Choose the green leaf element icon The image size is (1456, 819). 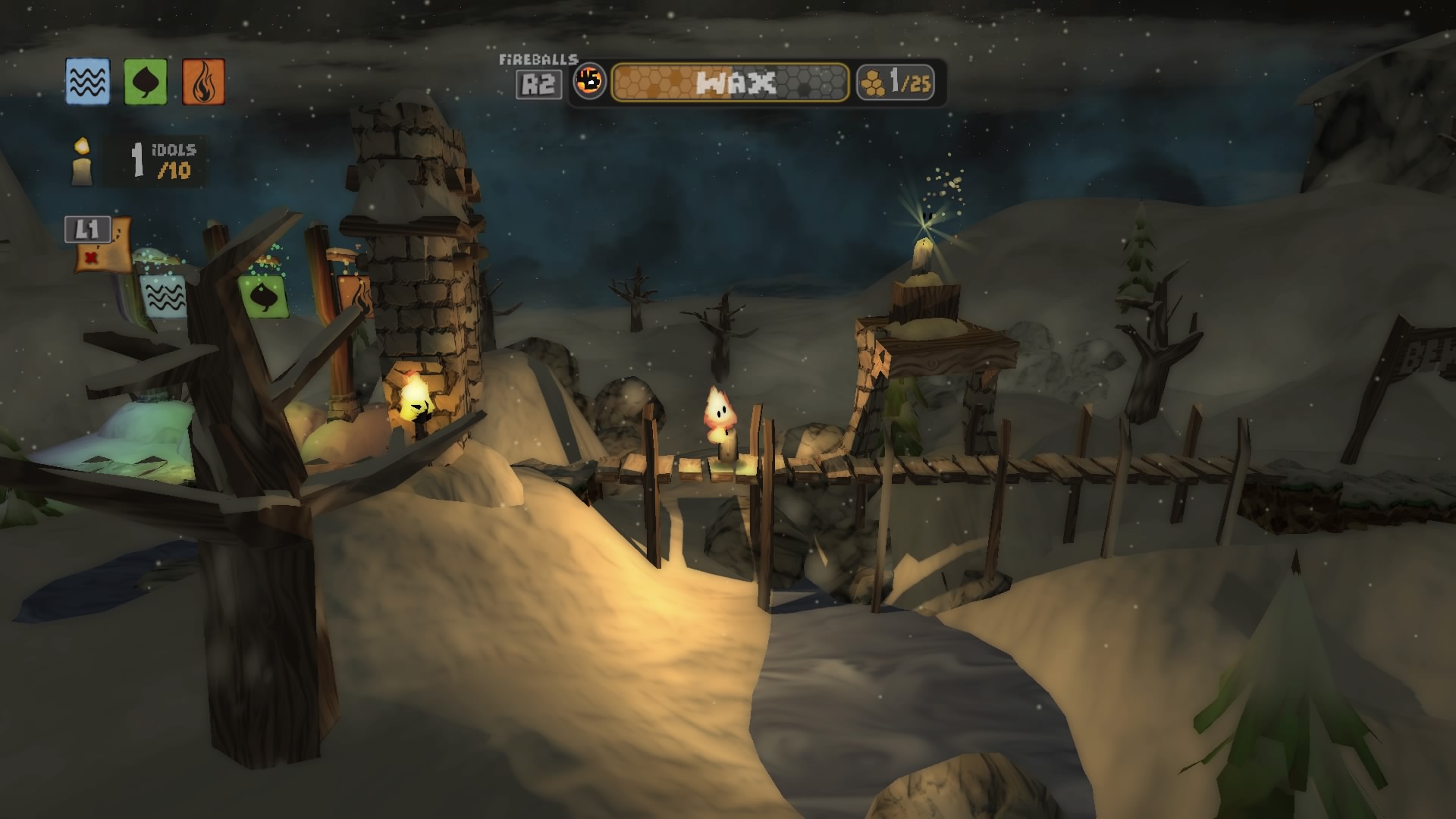[145, 82]
